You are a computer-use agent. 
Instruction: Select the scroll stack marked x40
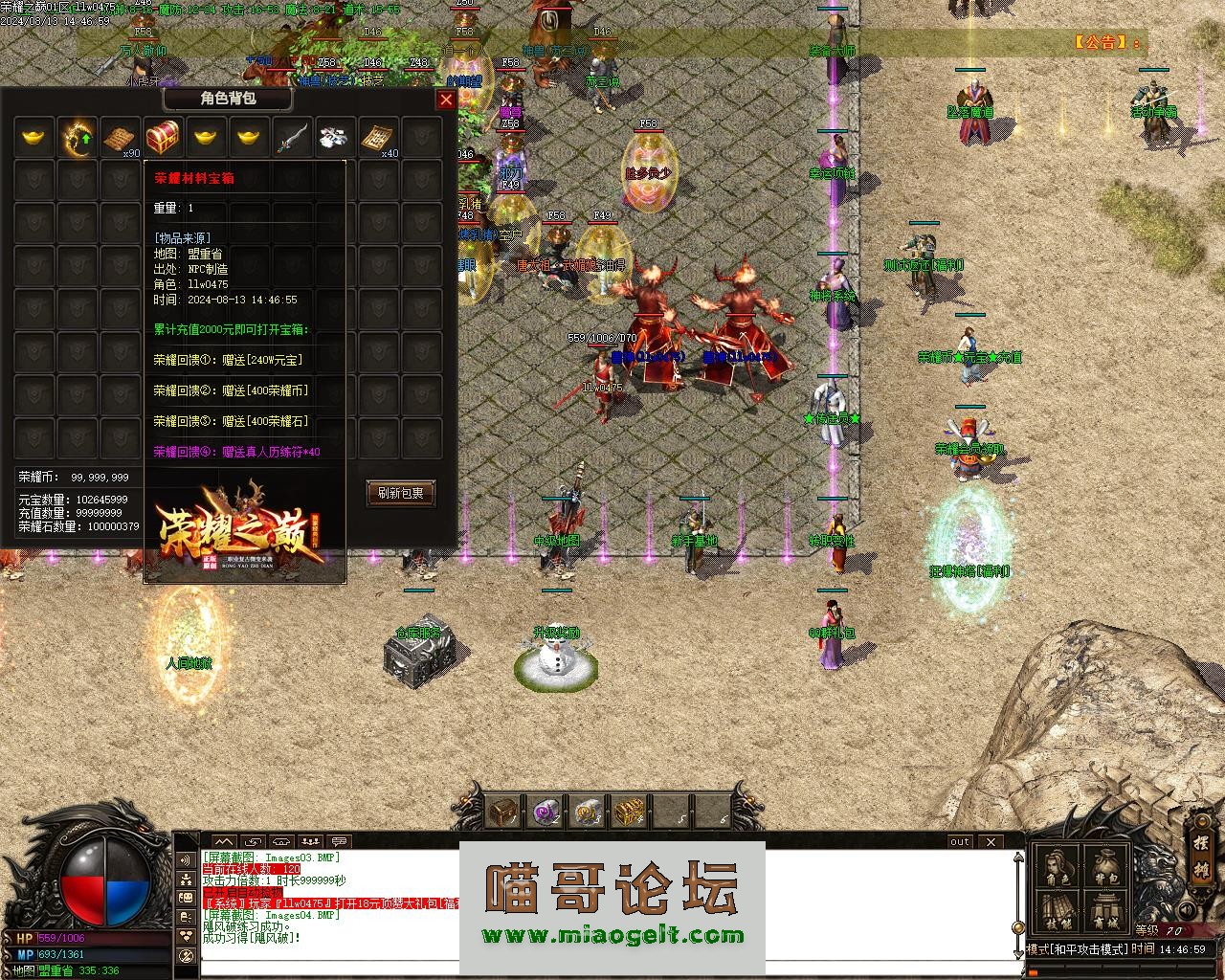pos(378,138)
